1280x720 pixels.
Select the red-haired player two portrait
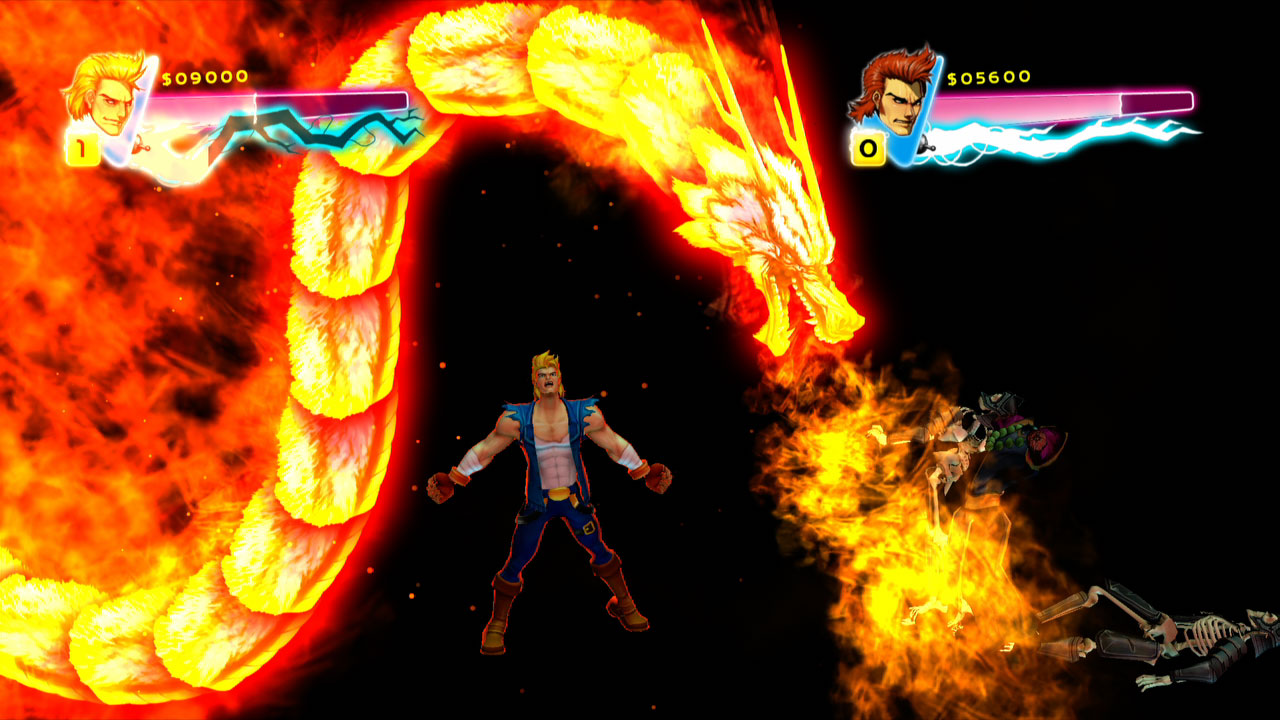[893, 95]
